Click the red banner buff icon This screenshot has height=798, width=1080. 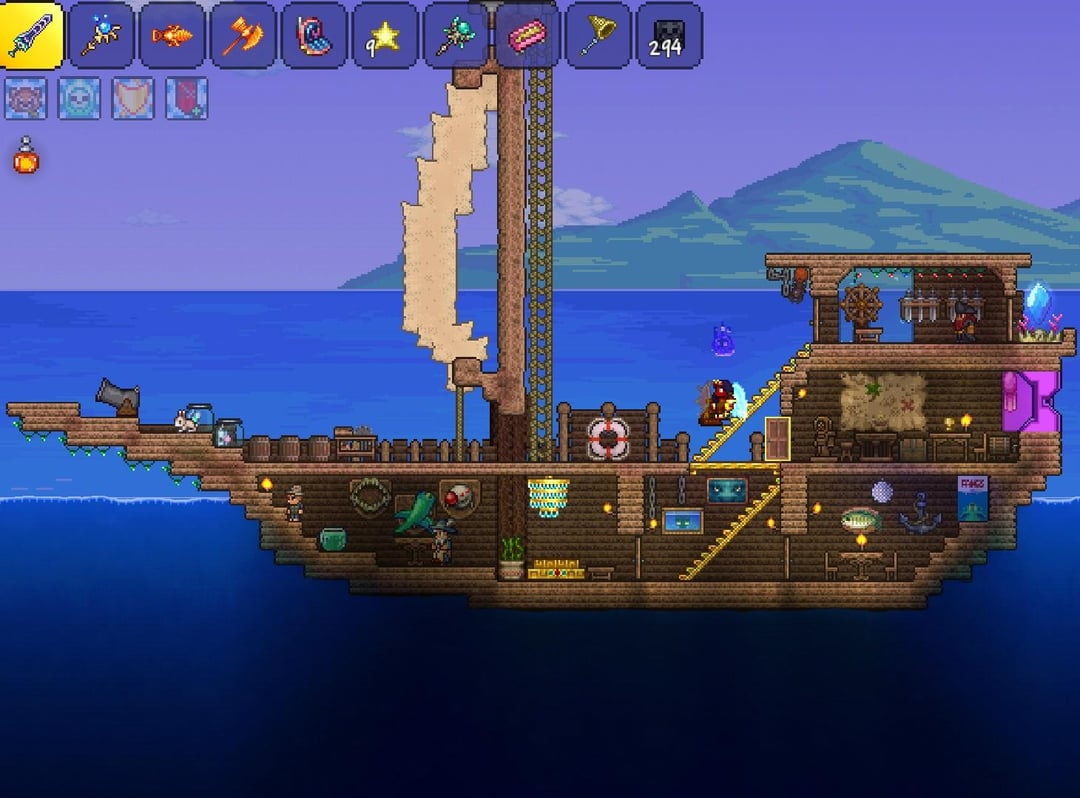[x=187, y=98]
